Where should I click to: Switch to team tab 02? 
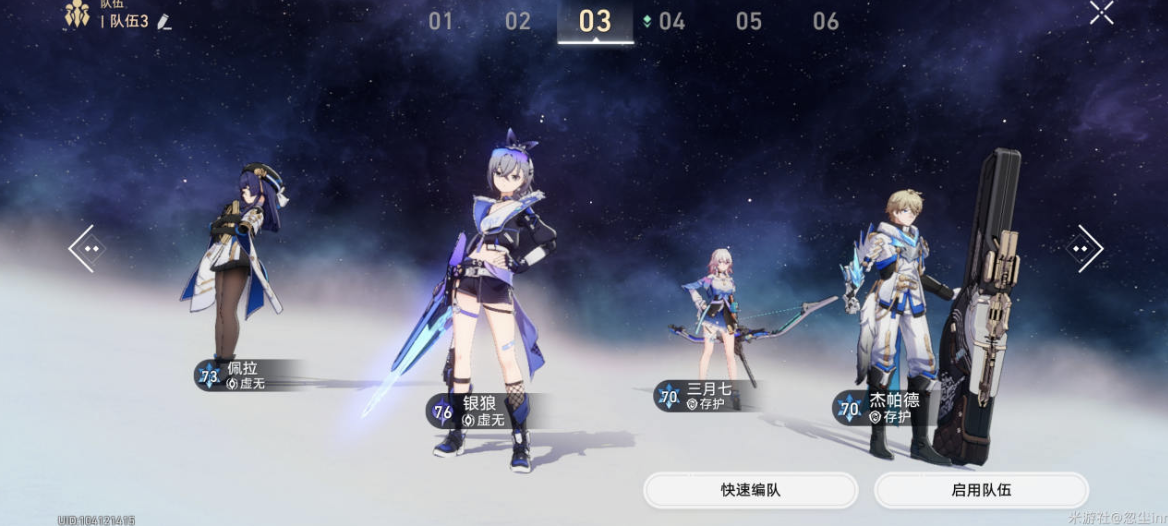pyautogui.click(x=517, y=21)
